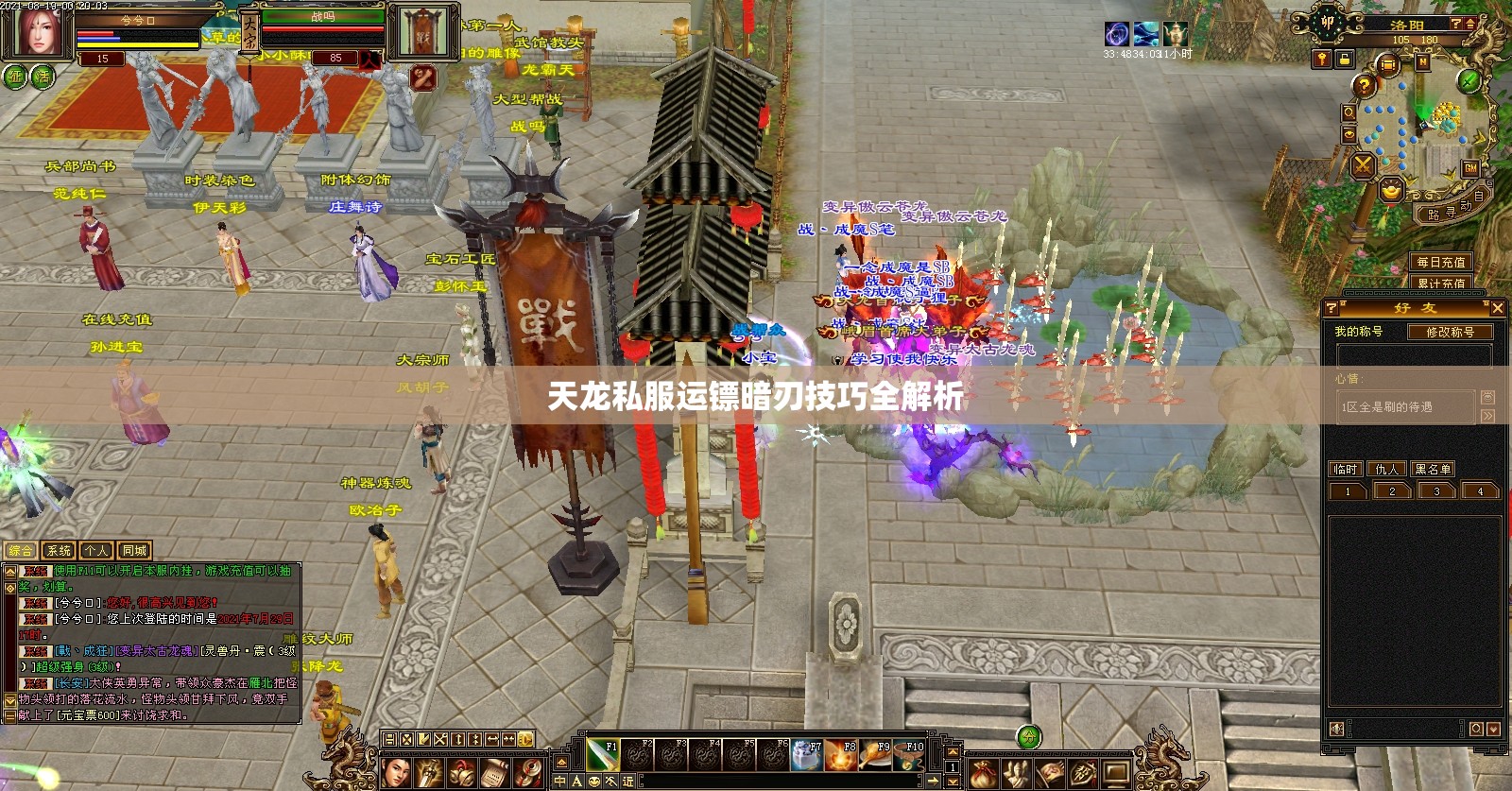Viewport: 1512px width, 791px height.
Task: Open the magnifier search icon on minimap ring
Action: 1349,112
